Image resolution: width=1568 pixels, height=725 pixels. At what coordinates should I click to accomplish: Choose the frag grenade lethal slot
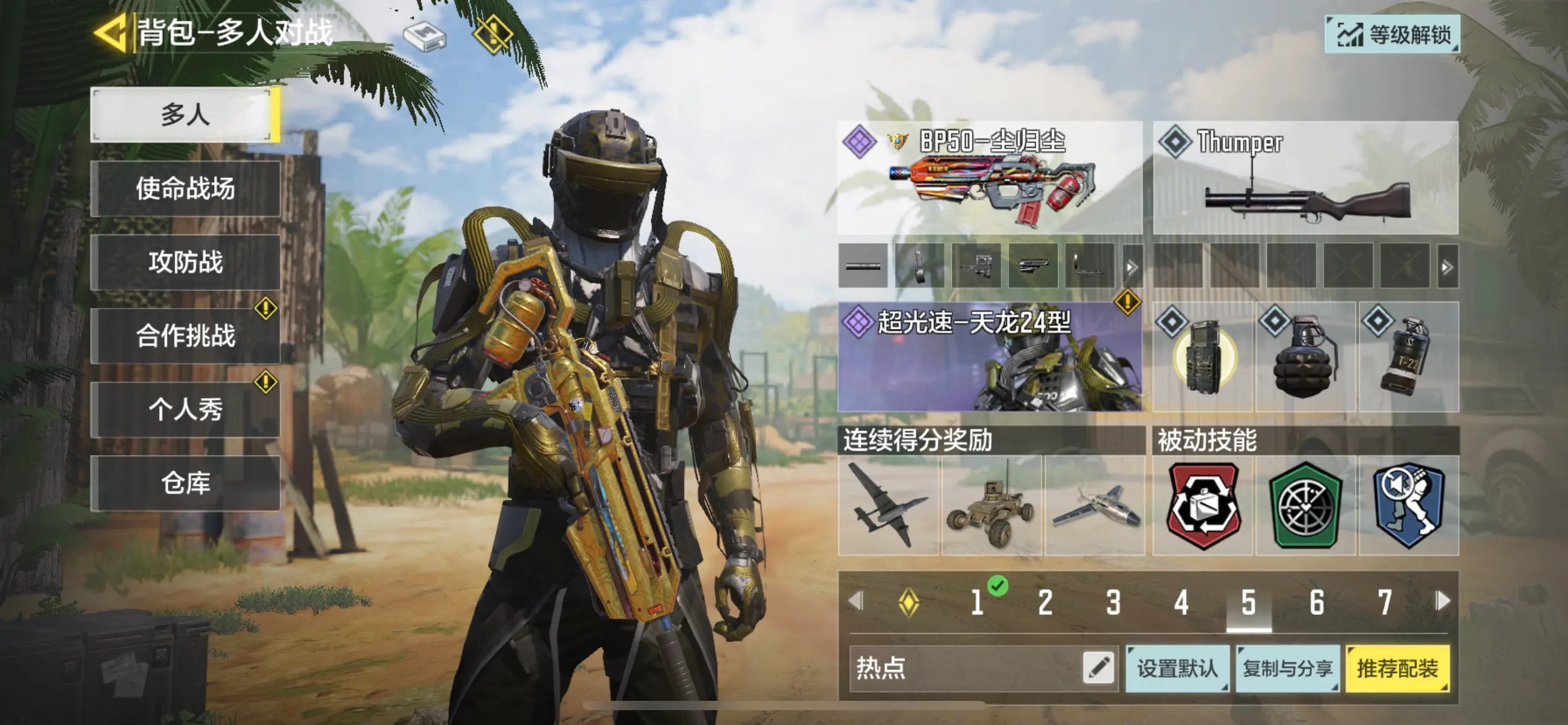(x=1305, y=358)
